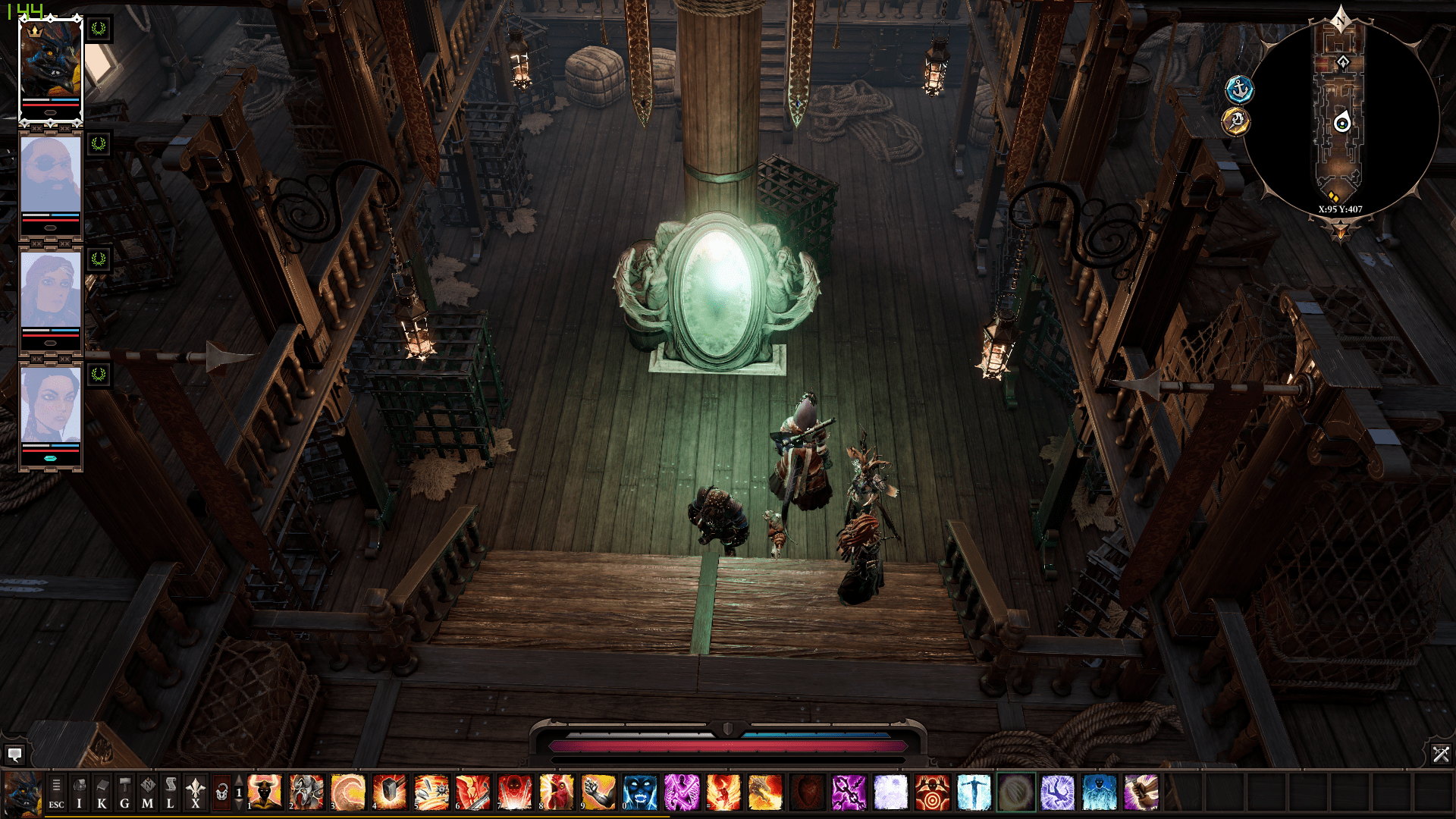Screen dimensions: 1456x819
Task: Click the anchor waypoint button
Action: click(x=1239, y=89)
